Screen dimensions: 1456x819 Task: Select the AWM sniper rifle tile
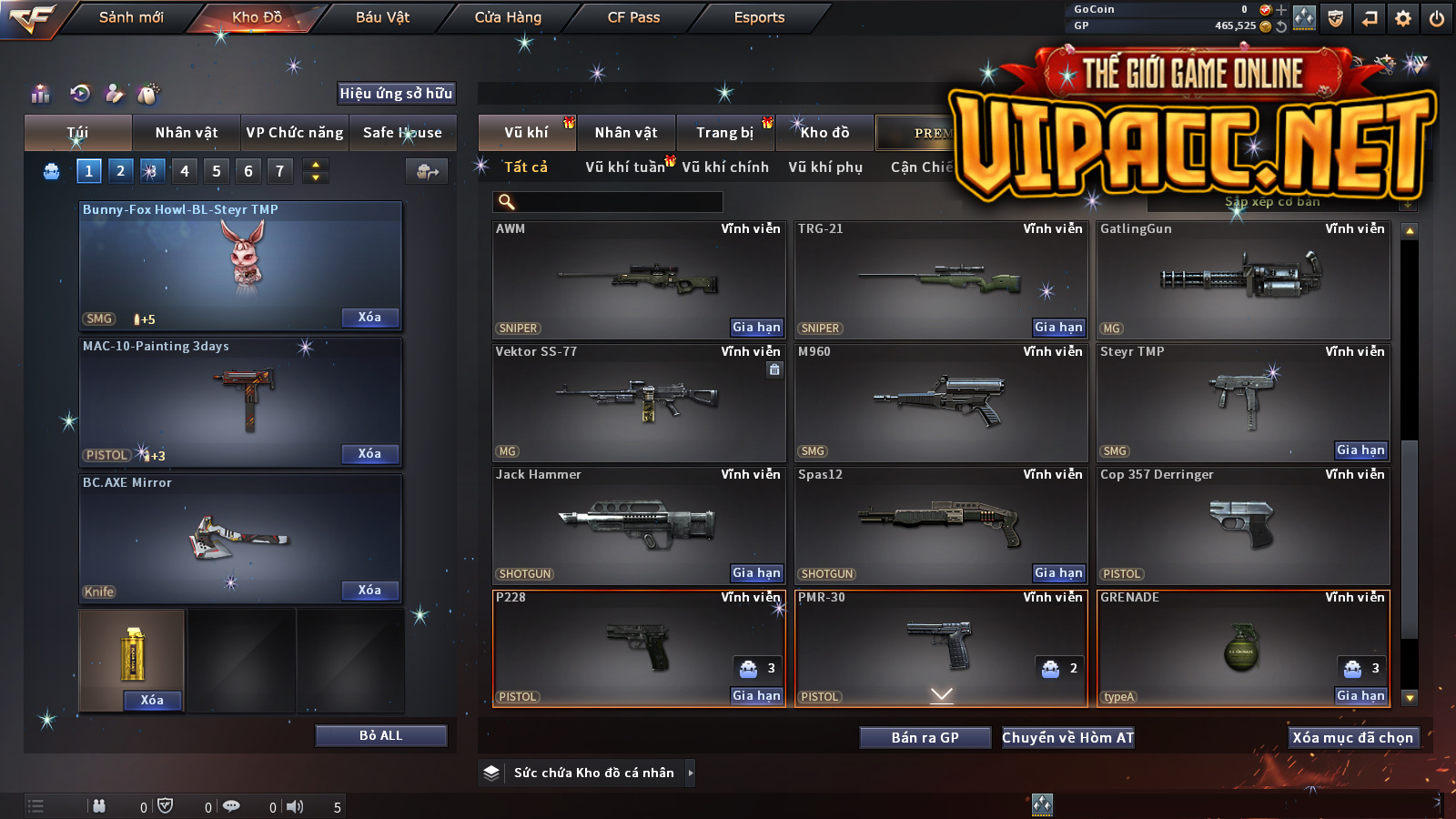pos(639,280)
